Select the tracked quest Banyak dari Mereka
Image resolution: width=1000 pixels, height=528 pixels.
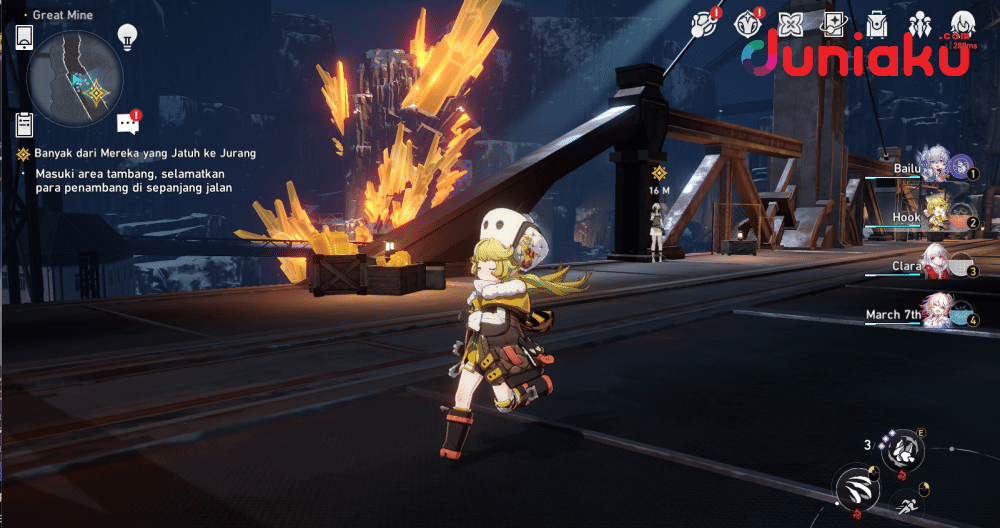tap(136, 153)
